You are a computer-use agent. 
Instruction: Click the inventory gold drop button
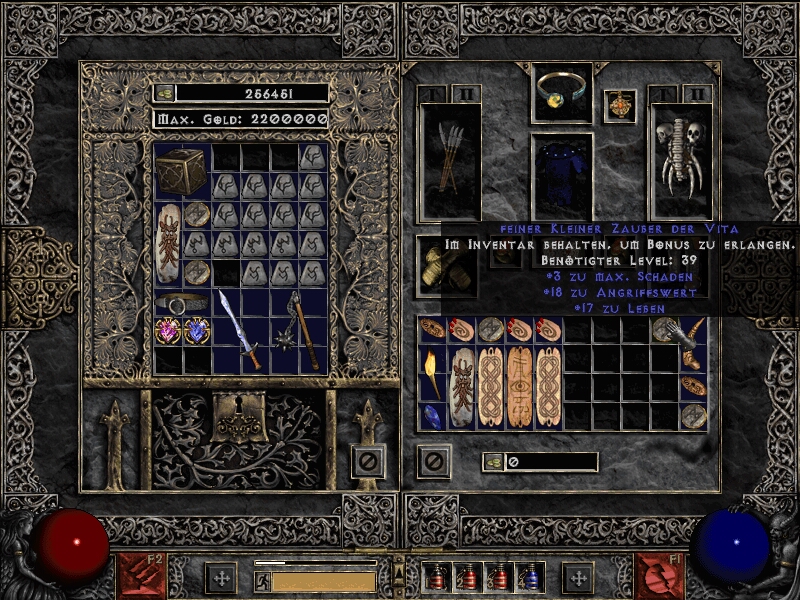point(494,462)
